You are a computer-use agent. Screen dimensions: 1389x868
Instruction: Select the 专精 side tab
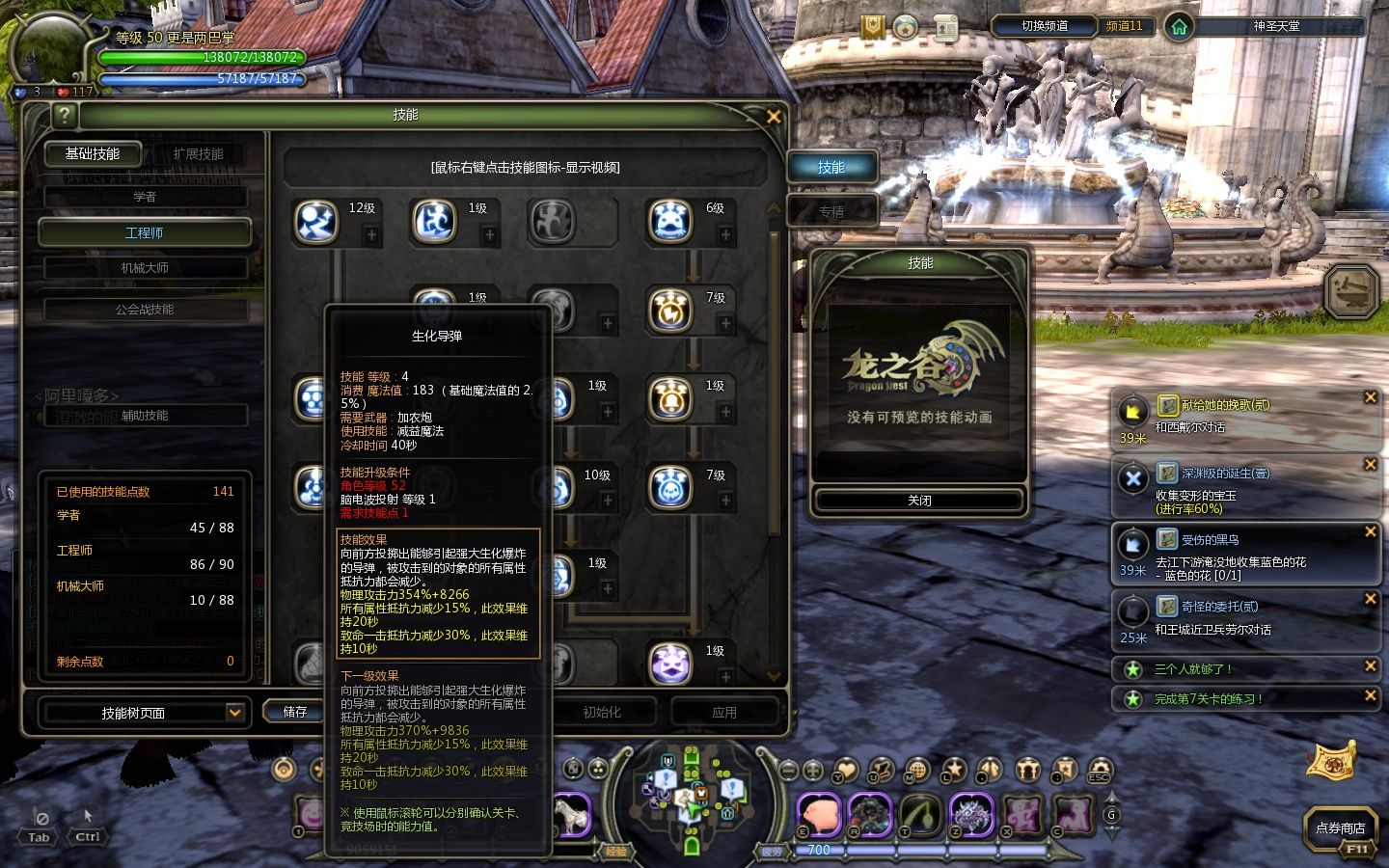[831, 211]
